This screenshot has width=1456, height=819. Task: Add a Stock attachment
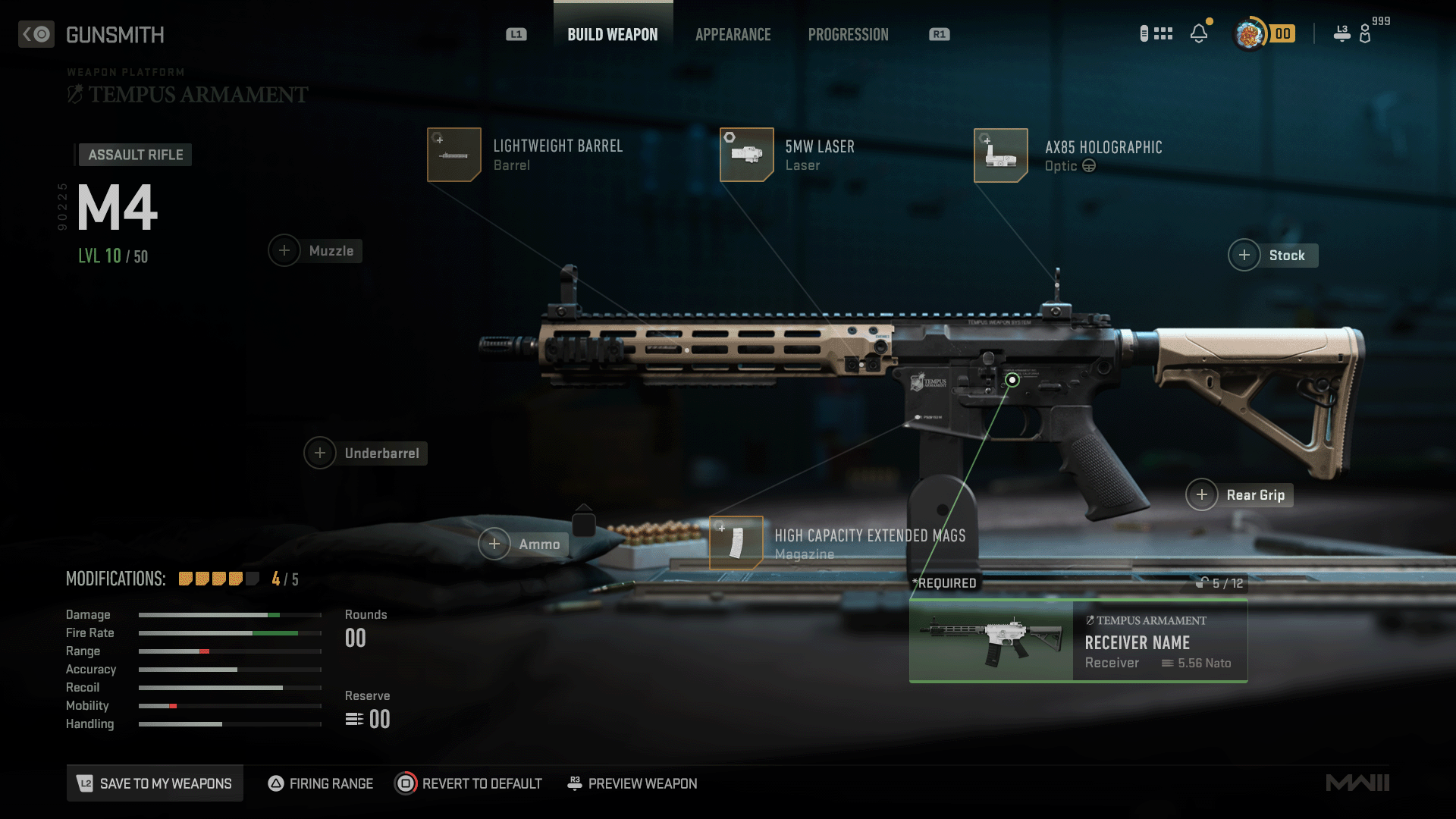pyautogui.click(x=1244, y=256)
